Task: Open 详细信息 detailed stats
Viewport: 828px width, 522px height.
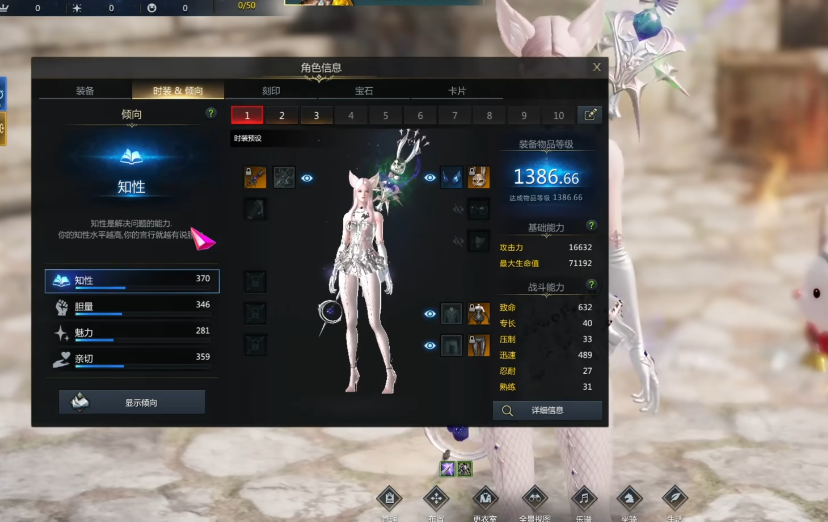Action: pos(547,410)
